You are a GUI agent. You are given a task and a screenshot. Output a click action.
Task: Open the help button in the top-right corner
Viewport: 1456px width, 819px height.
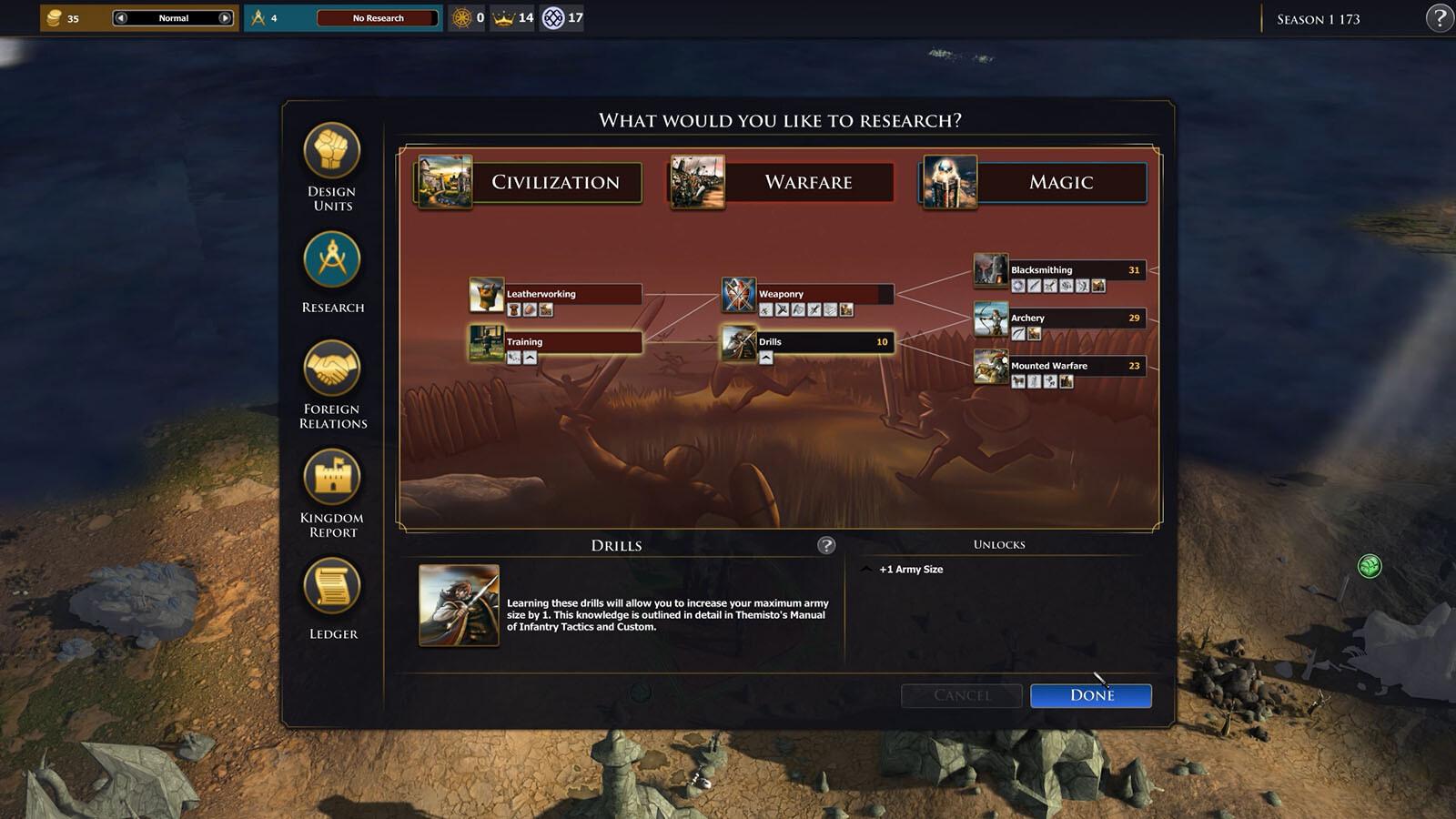(1439, 18)
